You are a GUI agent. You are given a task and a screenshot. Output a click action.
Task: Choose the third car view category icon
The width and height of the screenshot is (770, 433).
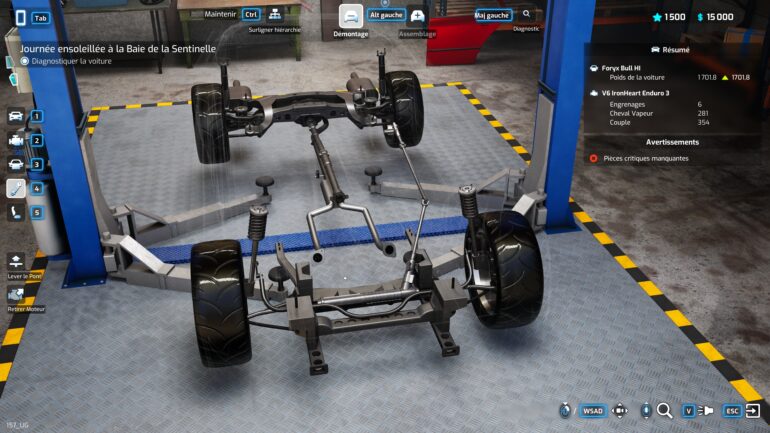[x=16, y=164]
